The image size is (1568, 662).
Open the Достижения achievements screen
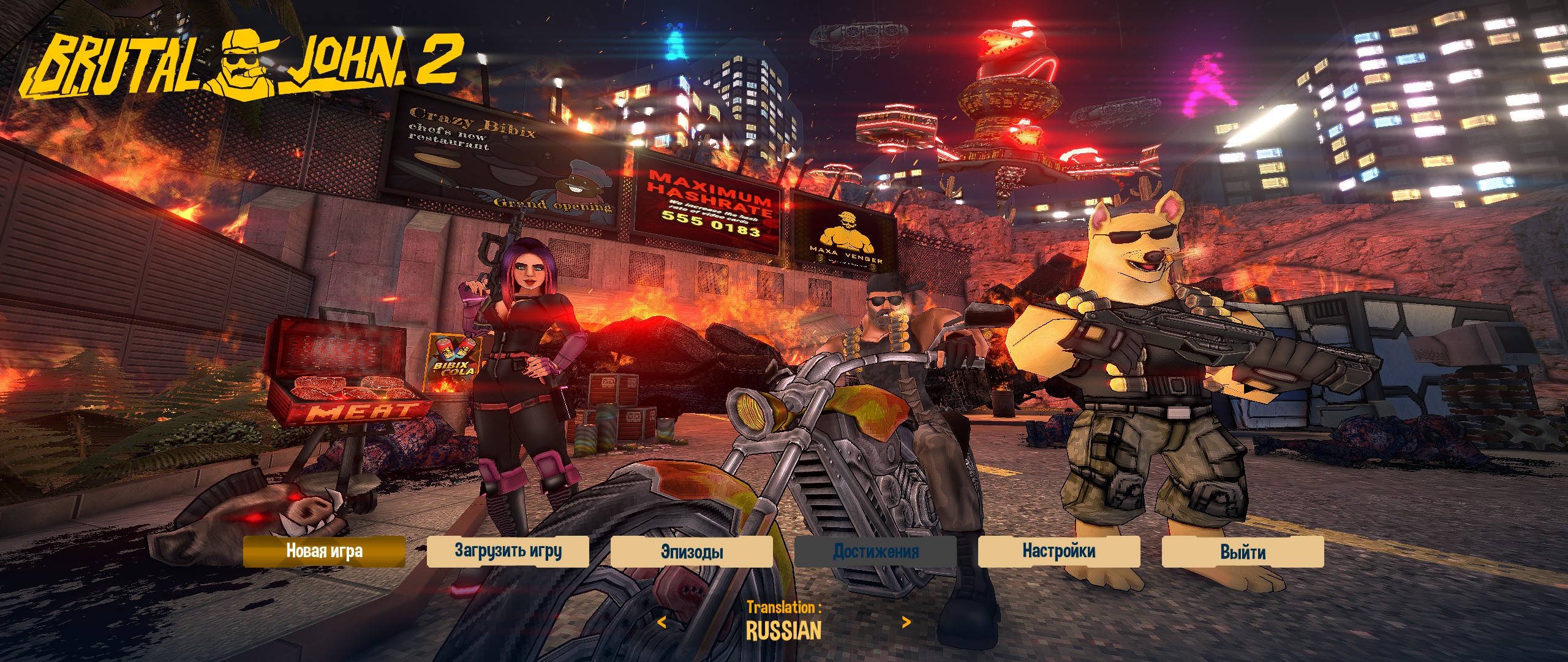875,551
